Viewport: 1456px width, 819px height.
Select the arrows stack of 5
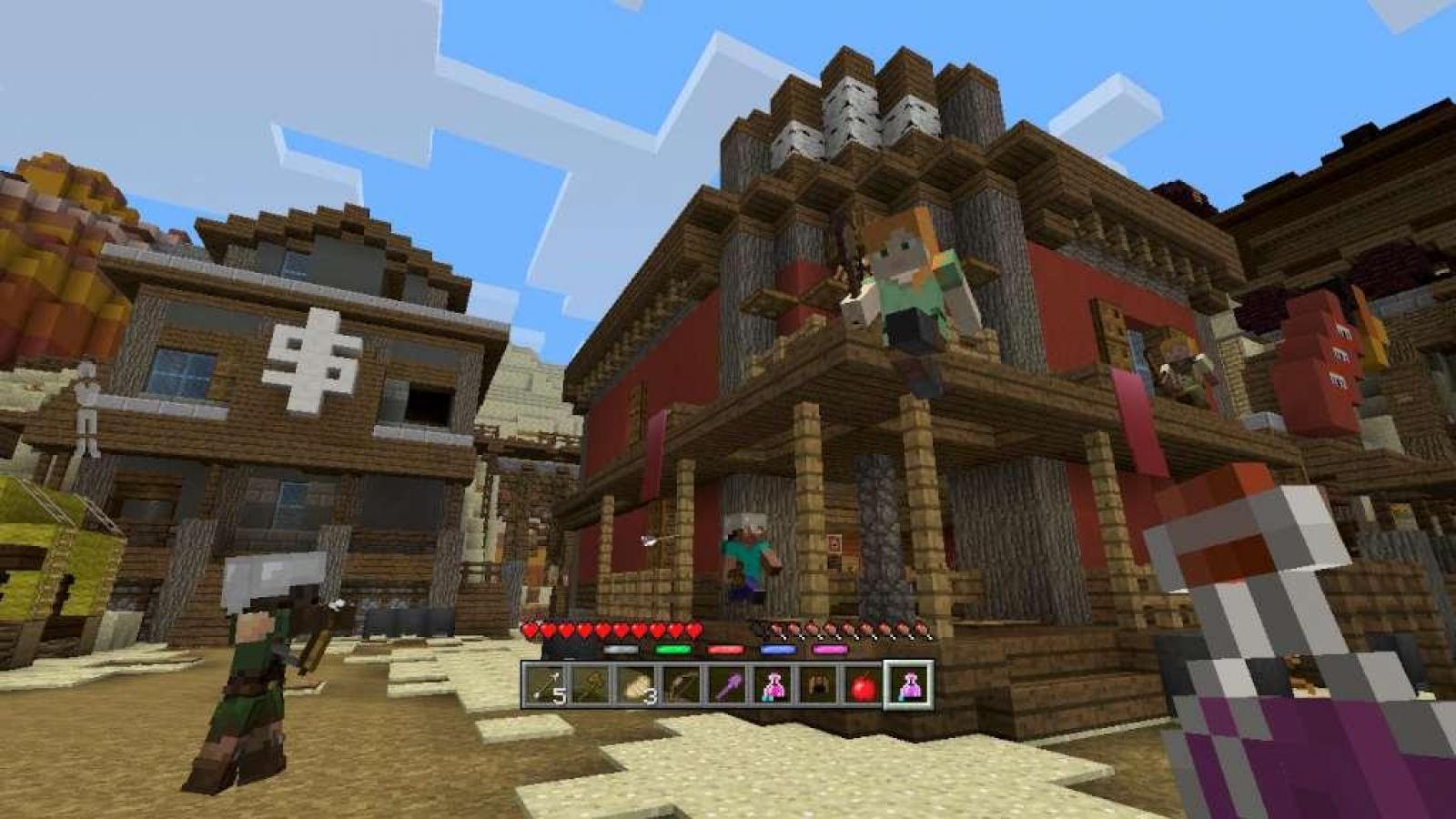545,684
